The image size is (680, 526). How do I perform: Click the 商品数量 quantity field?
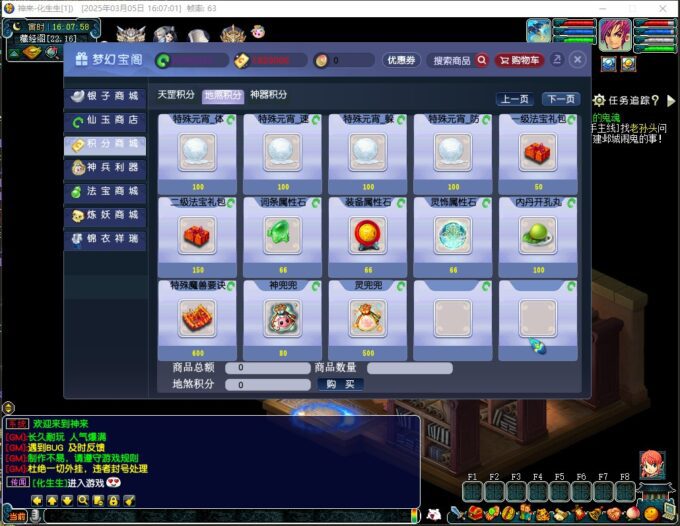pyautogui.click(x=409, y=368)
